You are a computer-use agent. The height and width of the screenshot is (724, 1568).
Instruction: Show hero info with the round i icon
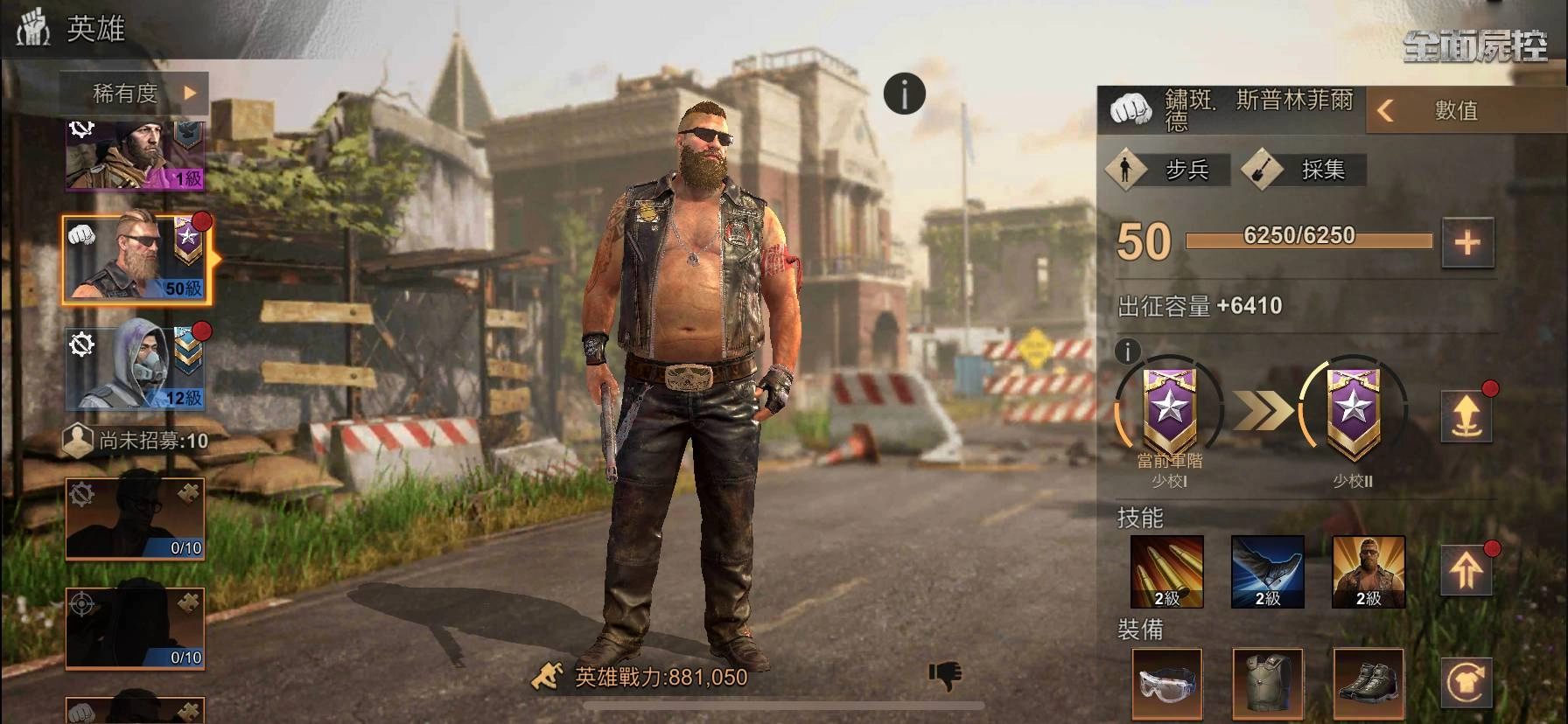tap(904, 94)
